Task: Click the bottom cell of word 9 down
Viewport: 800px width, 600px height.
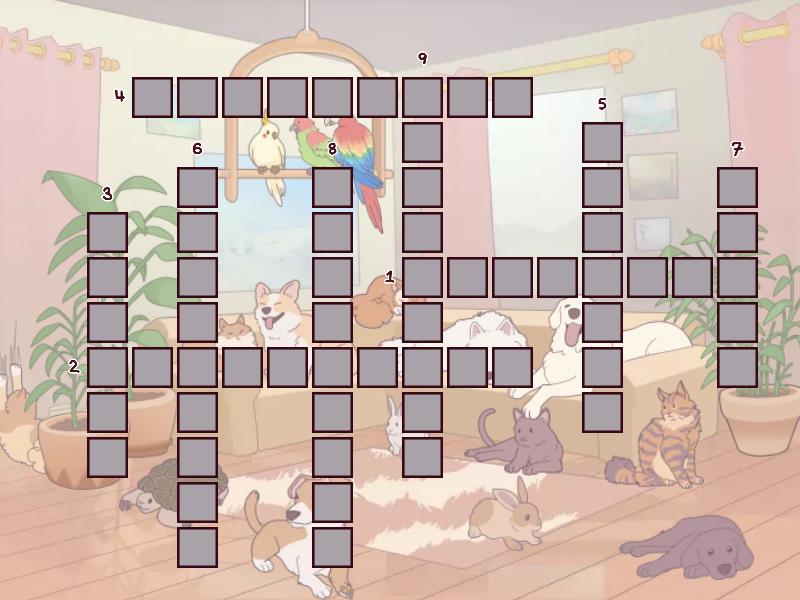Action: pyautogui.click(x=422, y=457)
